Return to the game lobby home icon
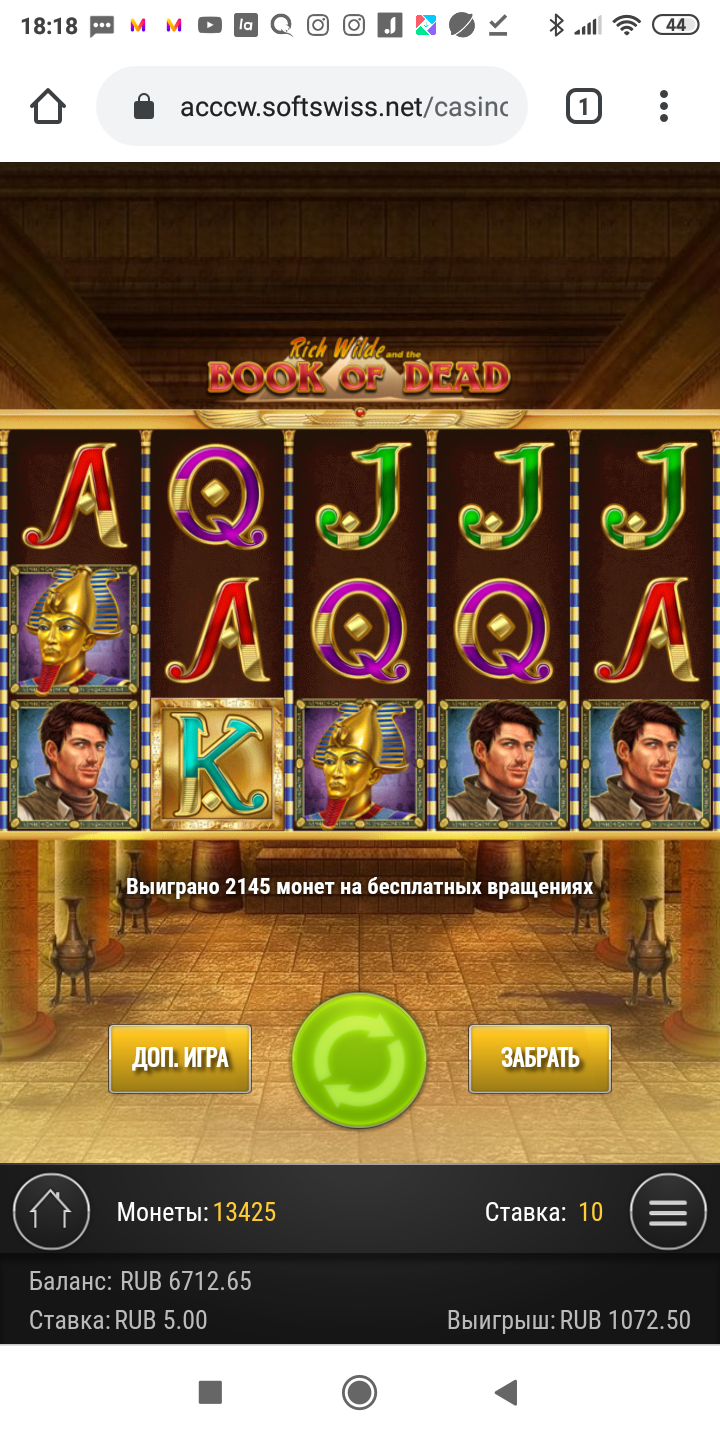Viewport: 720px width, 1440px height. click(51, 1212)
